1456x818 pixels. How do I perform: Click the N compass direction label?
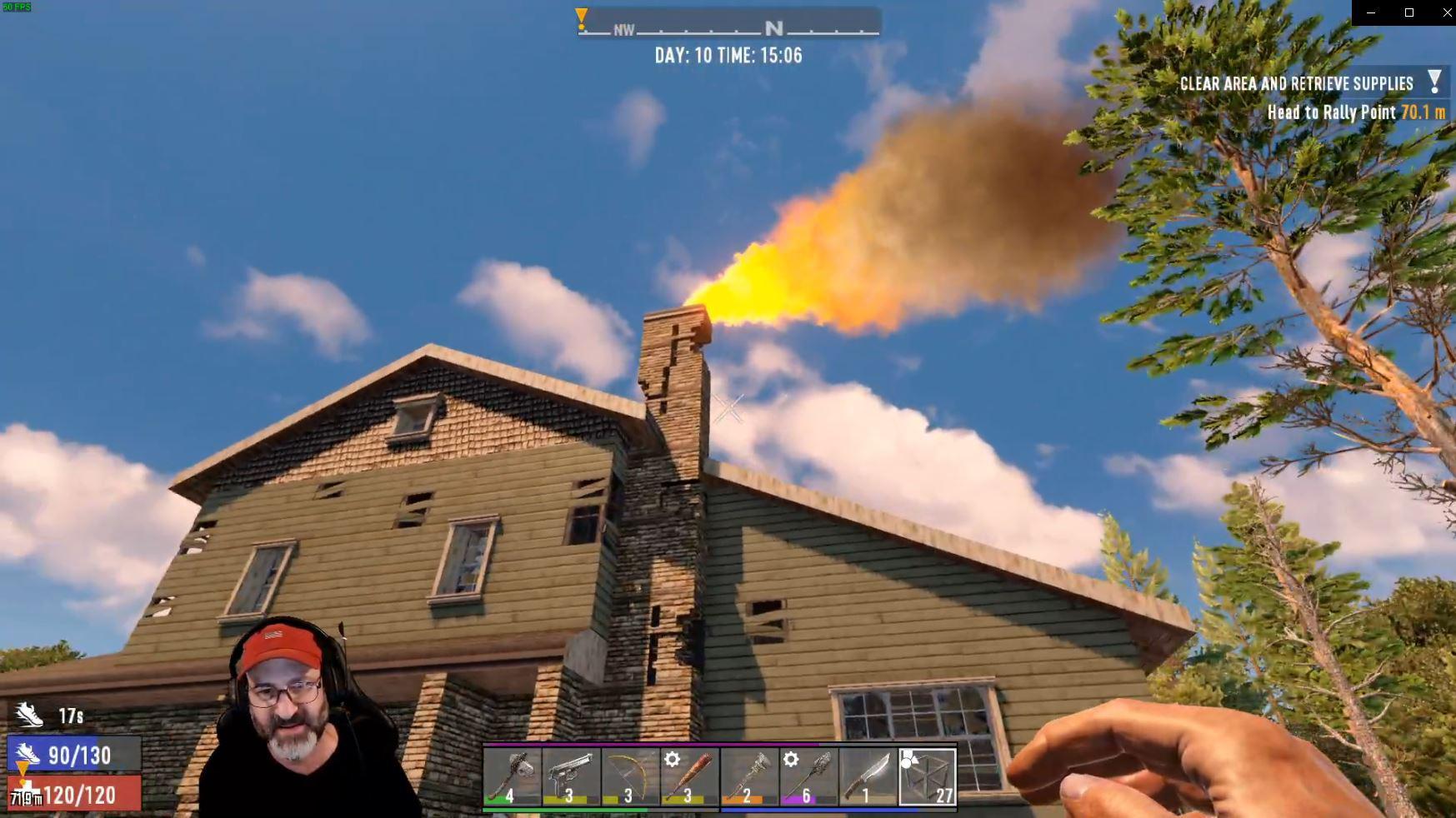(774, 27)
